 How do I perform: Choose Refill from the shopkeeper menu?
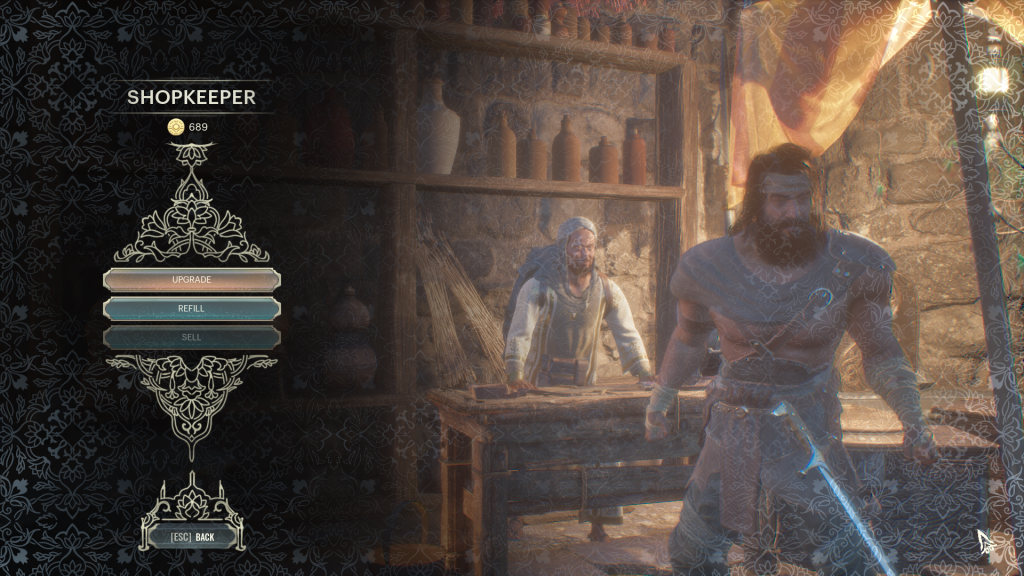point(191,308)
